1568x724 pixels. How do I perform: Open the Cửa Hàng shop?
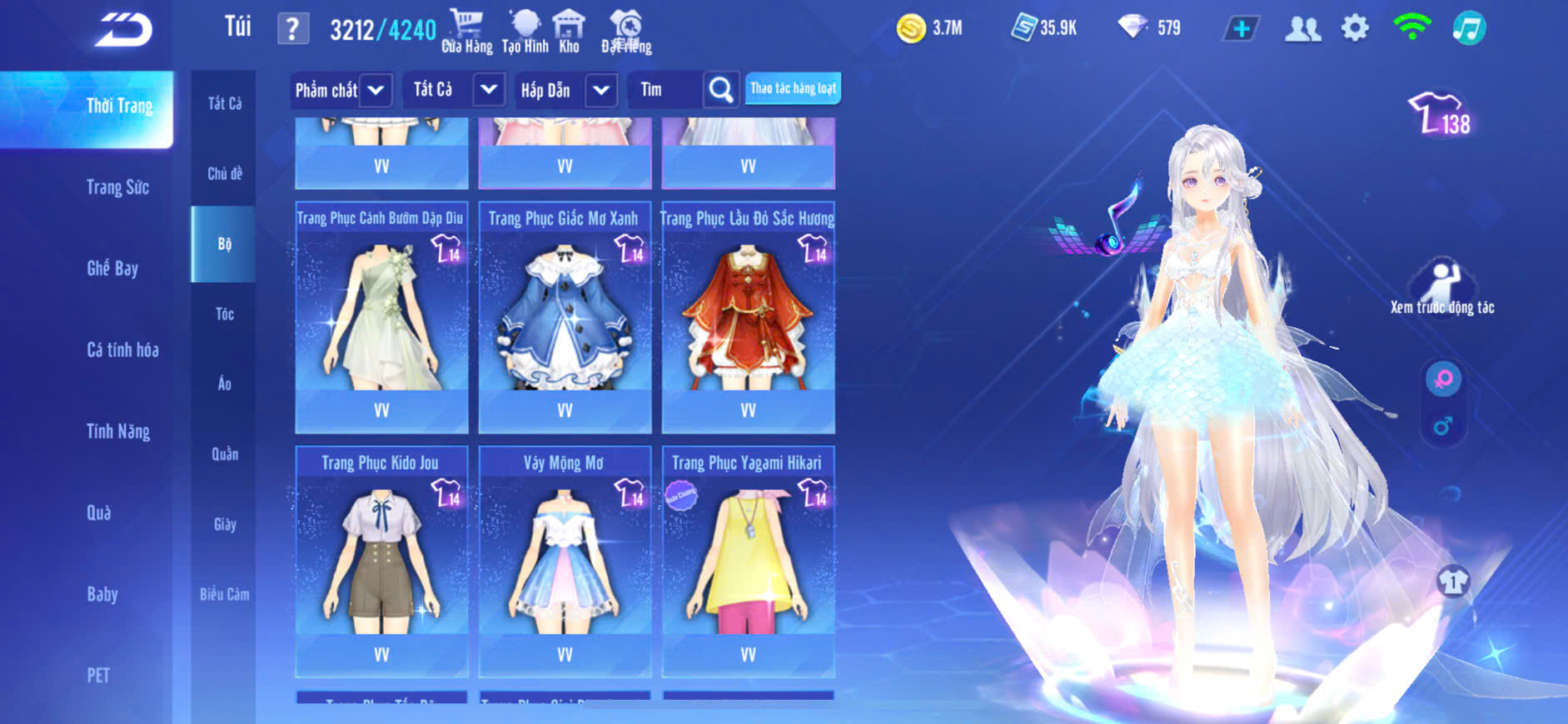click(466, 32)
